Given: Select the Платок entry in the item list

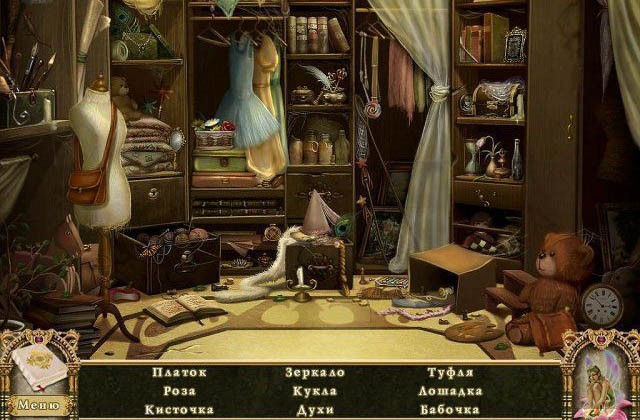Looking at the screenshot, I should tap(180, 373).
